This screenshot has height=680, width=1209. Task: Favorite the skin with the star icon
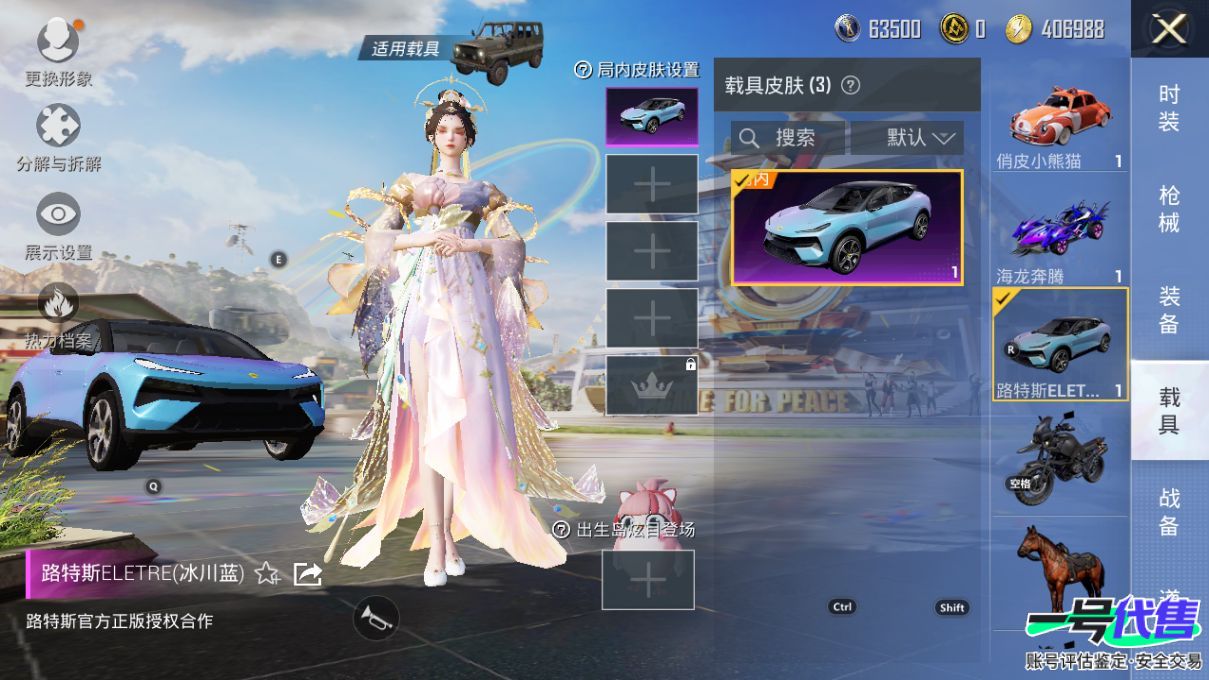(267, 573)
